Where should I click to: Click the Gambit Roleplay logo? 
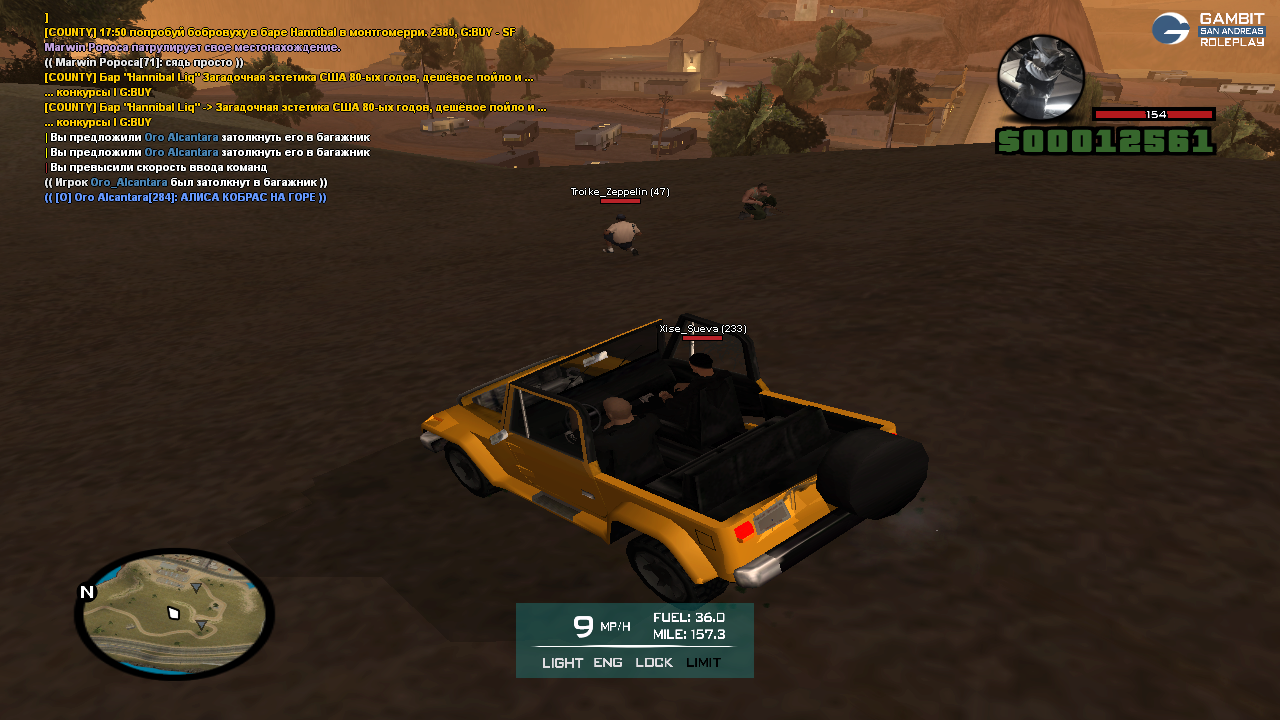pos(1209,29)
